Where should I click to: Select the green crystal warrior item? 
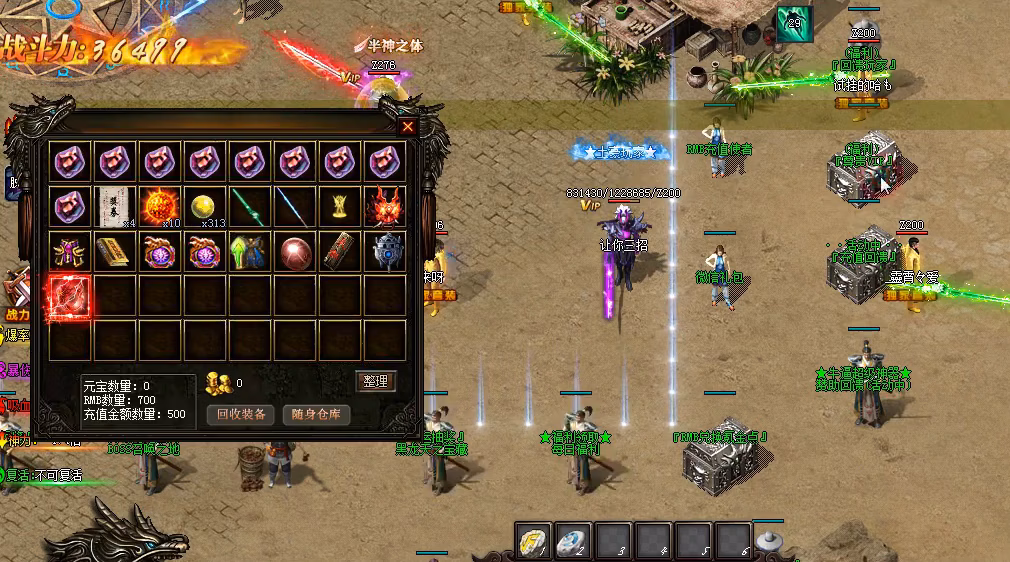(250, 251)
